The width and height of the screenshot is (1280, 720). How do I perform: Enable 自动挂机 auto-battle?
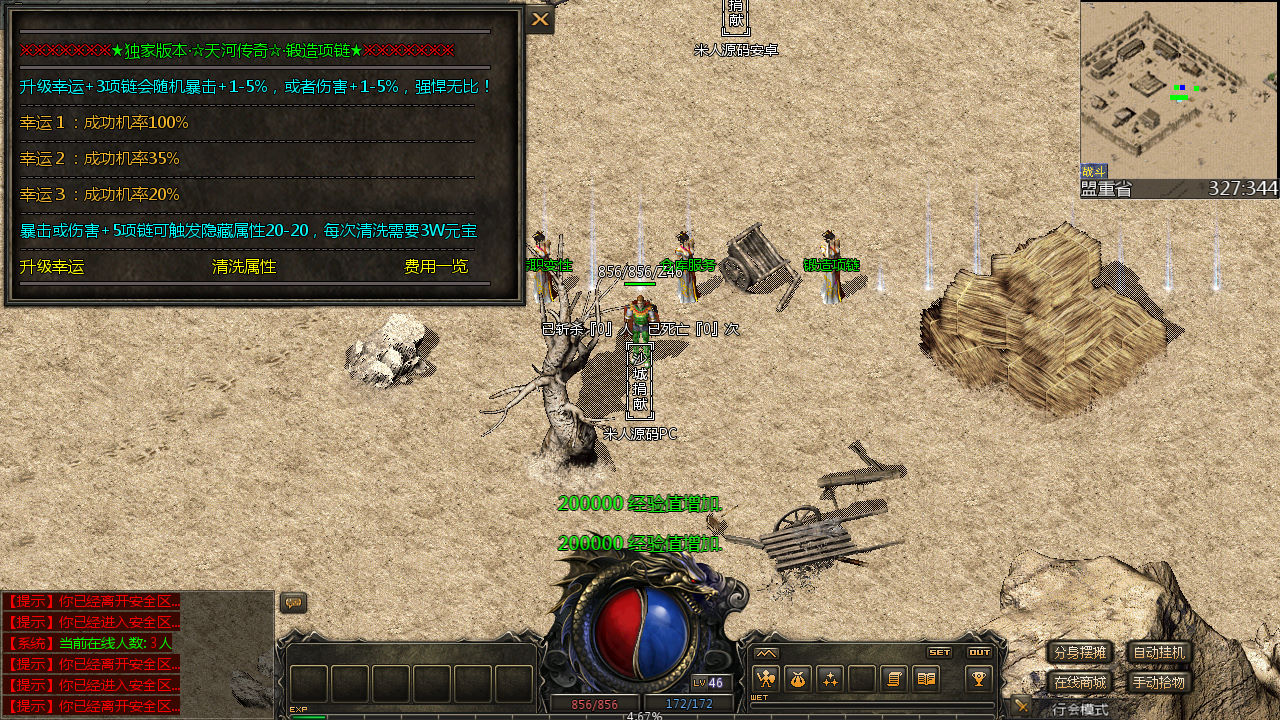tap(1159, 653)
